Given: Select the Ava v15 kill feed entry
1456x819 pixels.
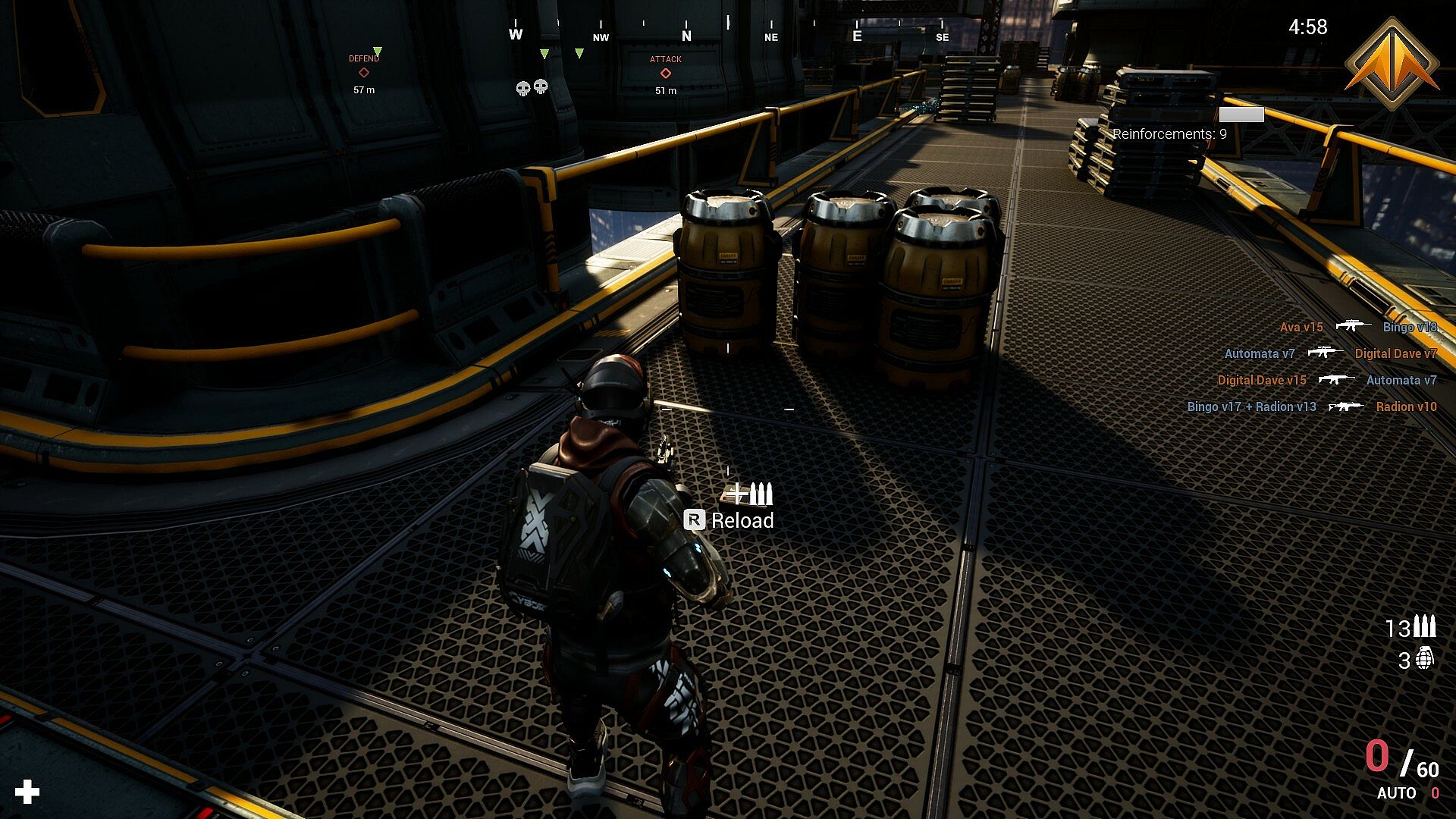Looking at the screenshot, I should pos(1301,327).
